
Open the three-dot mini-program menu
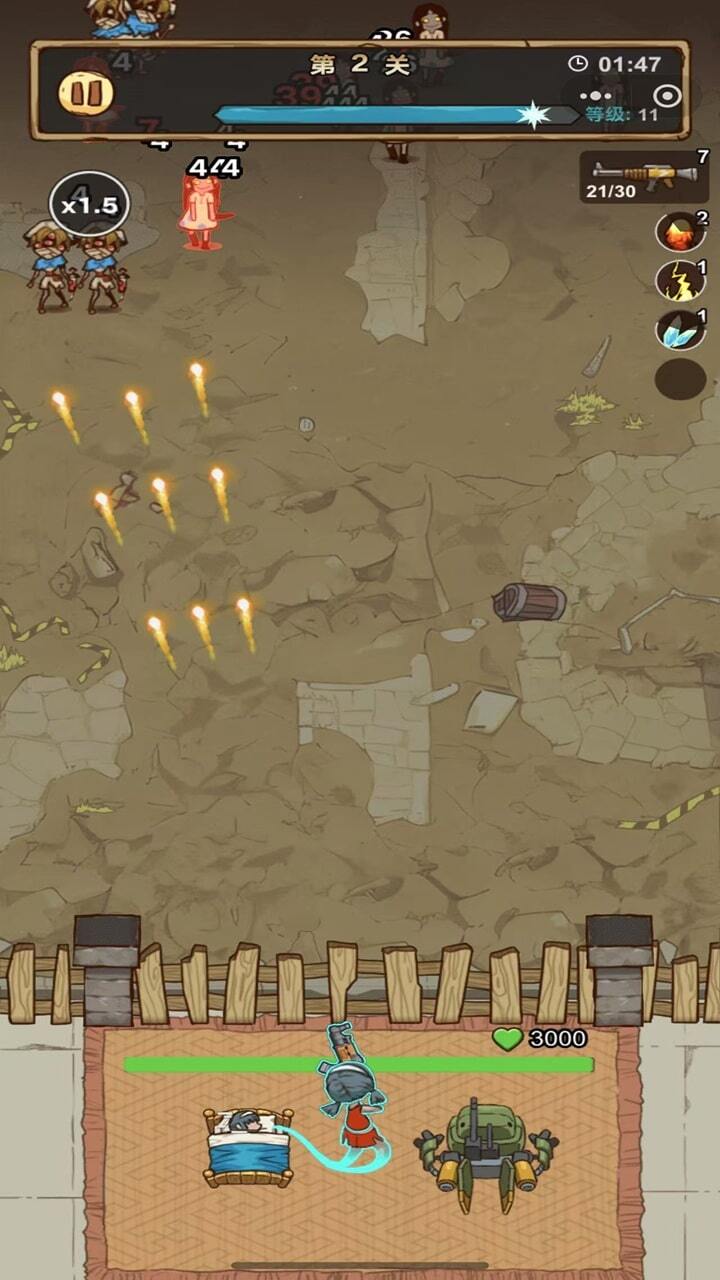(595, 96)
